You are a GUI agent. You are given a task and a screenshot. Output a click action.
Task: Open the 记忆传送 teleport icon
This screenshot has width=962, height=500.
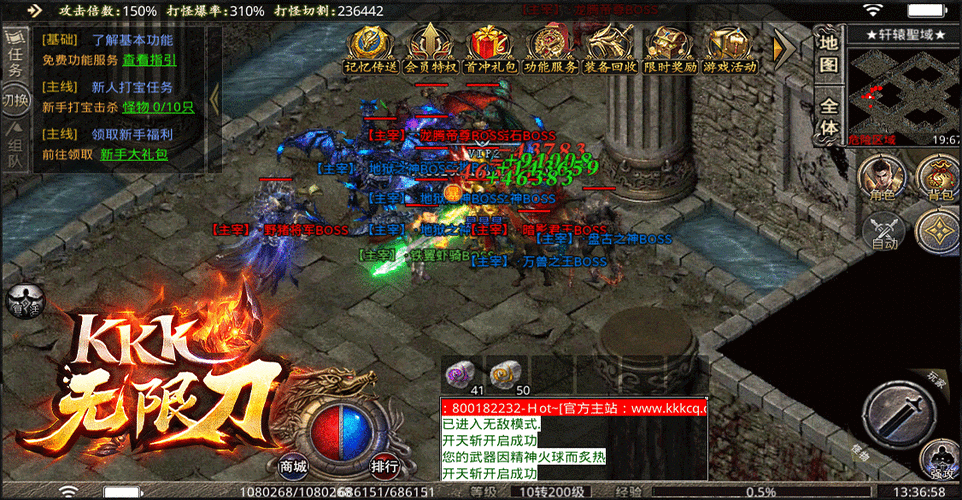(370, 48)
